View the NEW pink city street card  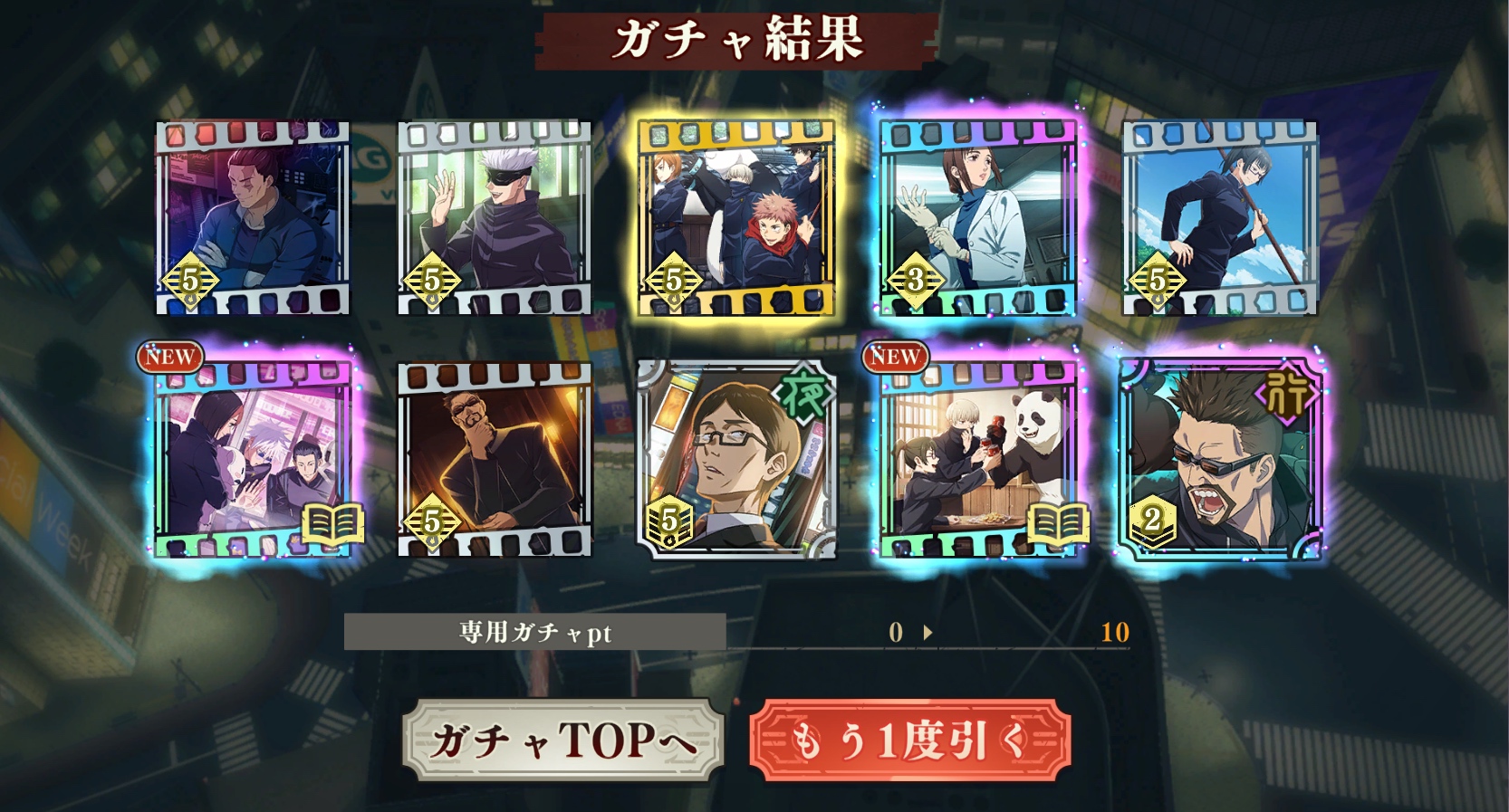coord(253,460)
